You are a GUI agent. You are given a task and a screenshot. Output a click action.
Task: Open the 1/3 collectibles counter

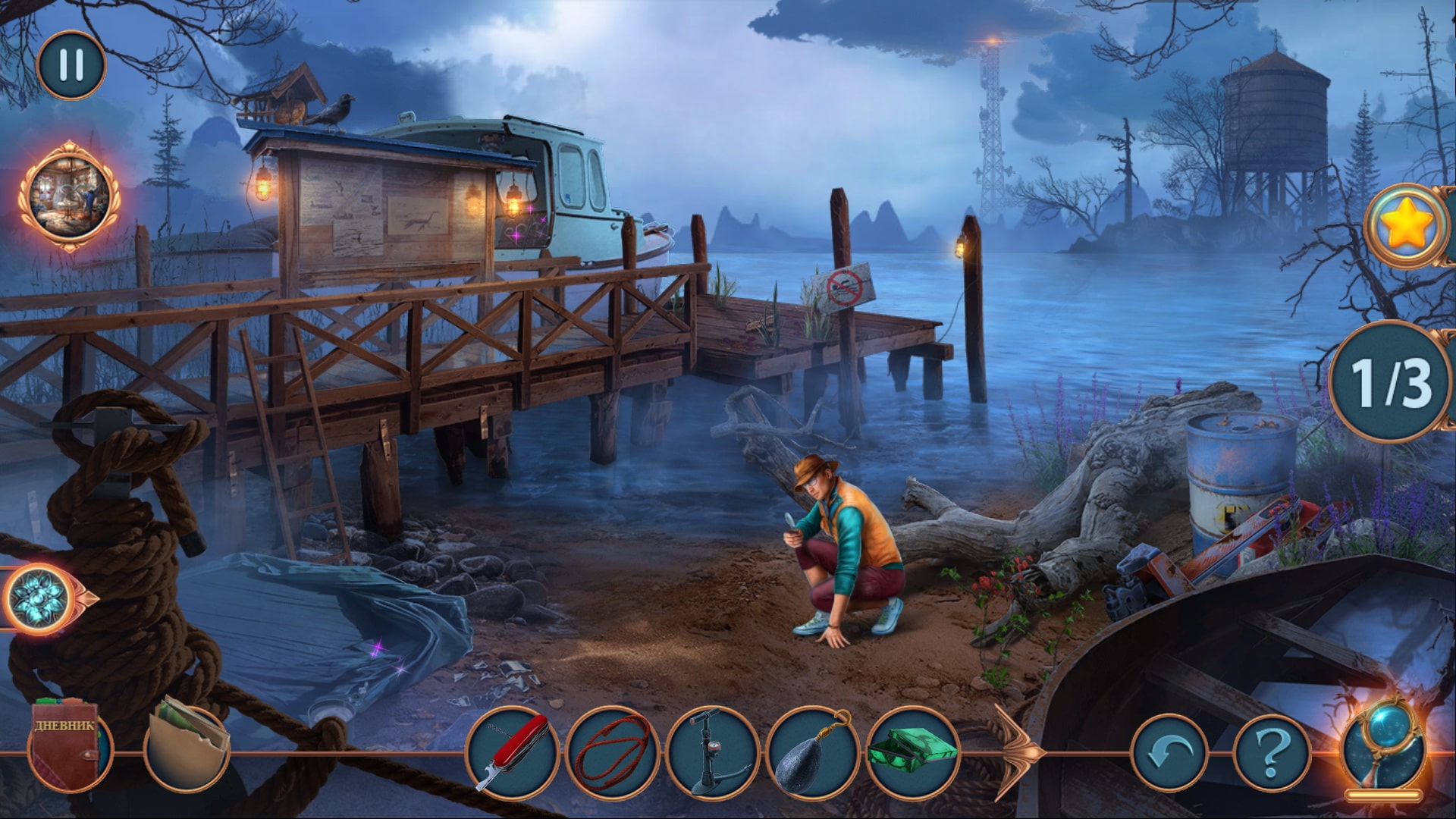click(1391, 382)
